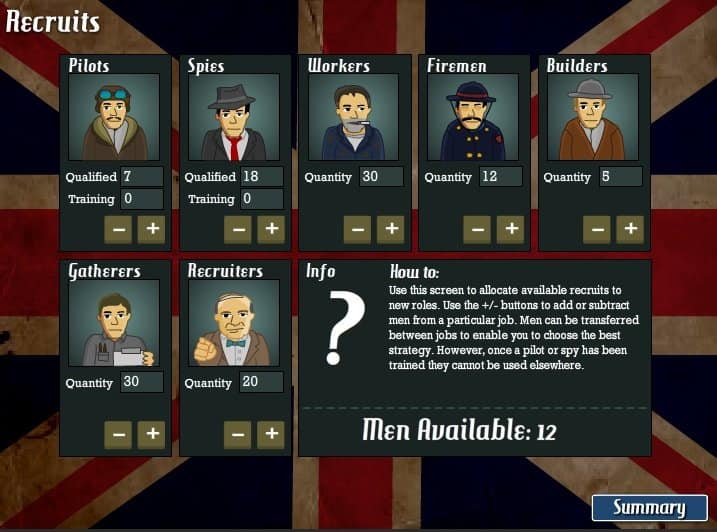Screen dimensions: 717x532
Task: Take a man away from Gatherers
Action: pyautogui.click(x=118, y=434)
